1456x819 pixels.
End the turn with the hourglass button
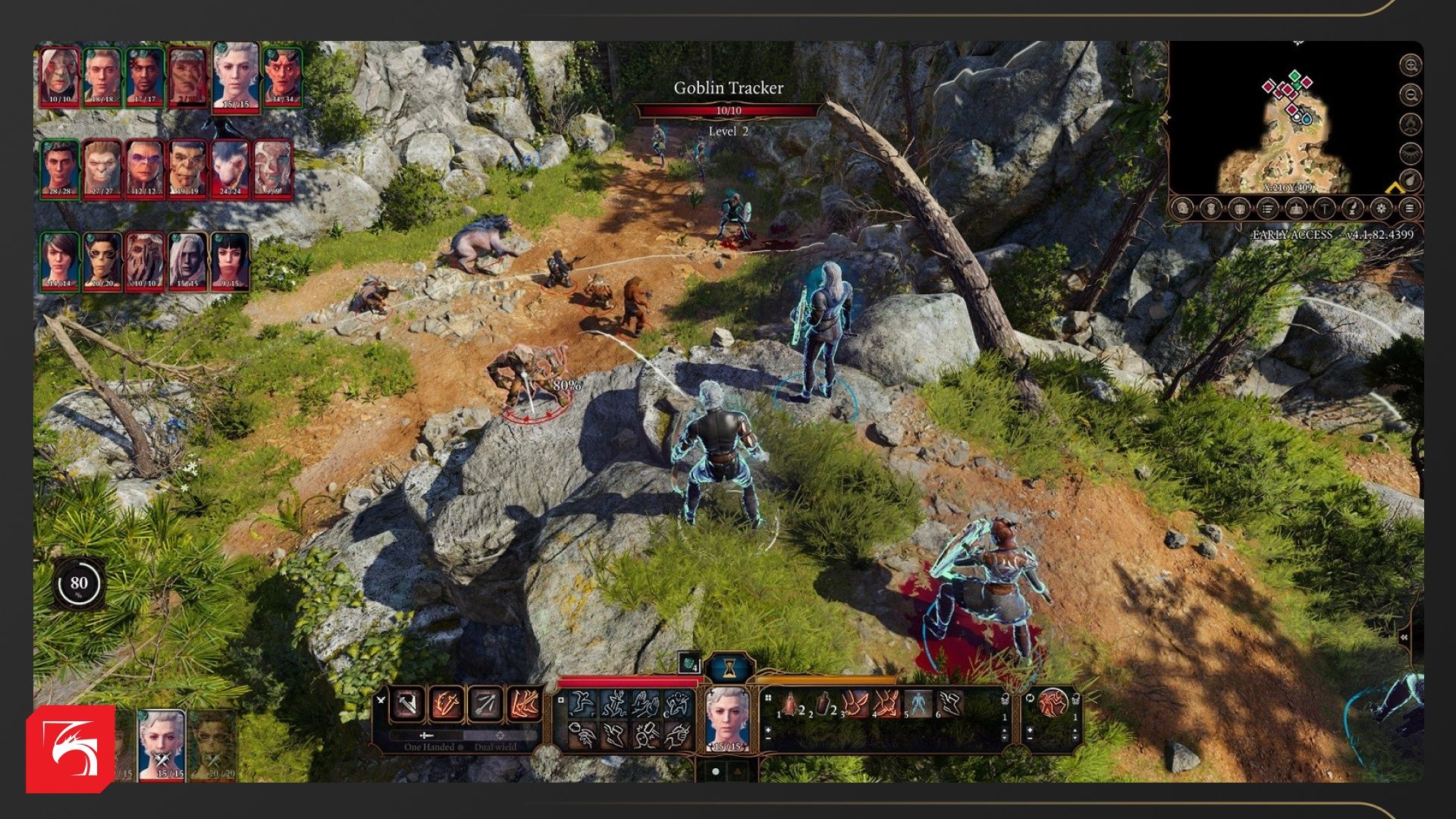tap(729, 667)
